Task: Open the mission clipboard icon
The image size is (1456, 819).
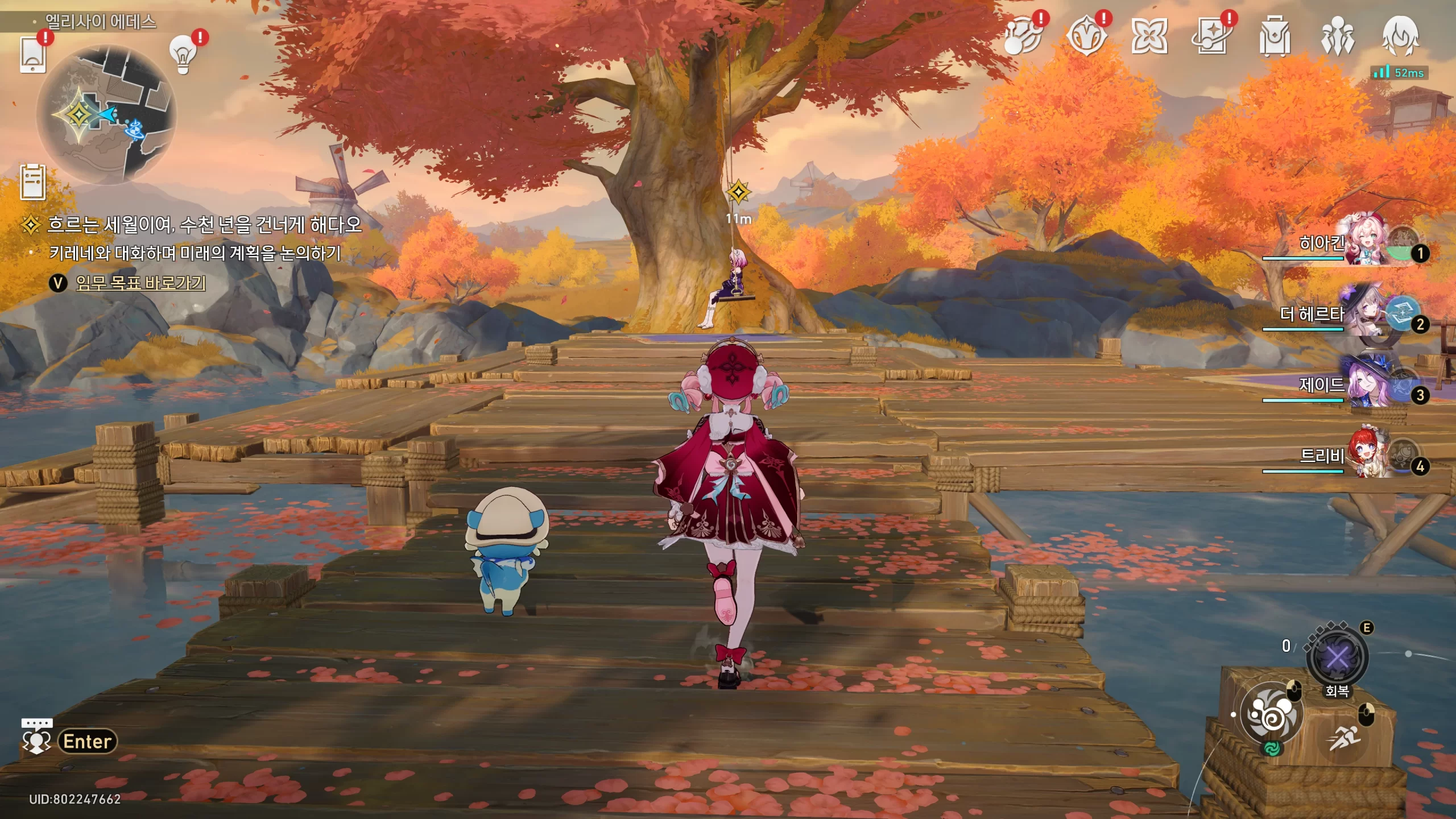Action: tap(32, 183)
